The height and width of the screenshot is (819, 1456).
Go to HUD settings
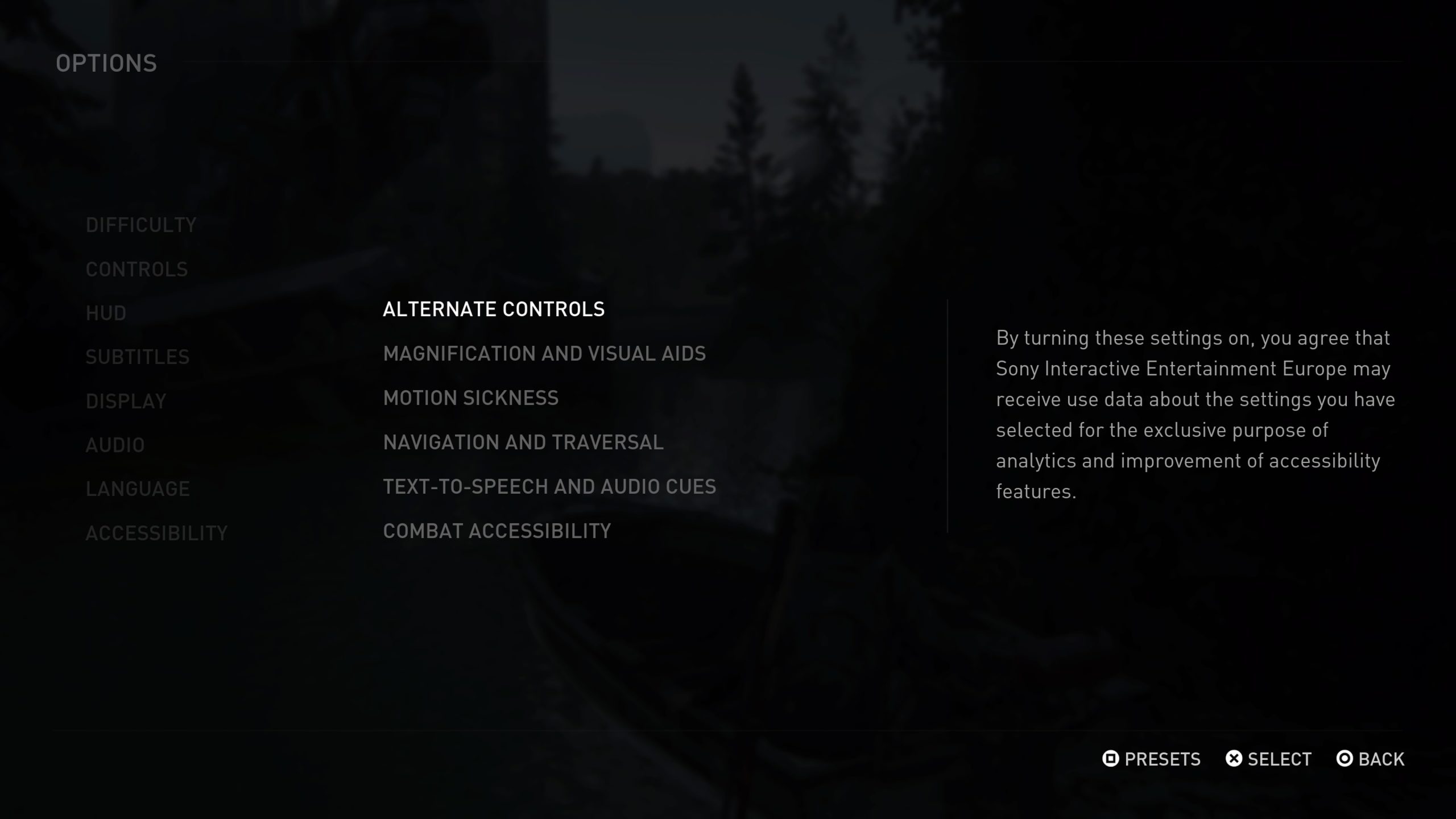coord(106,313)
